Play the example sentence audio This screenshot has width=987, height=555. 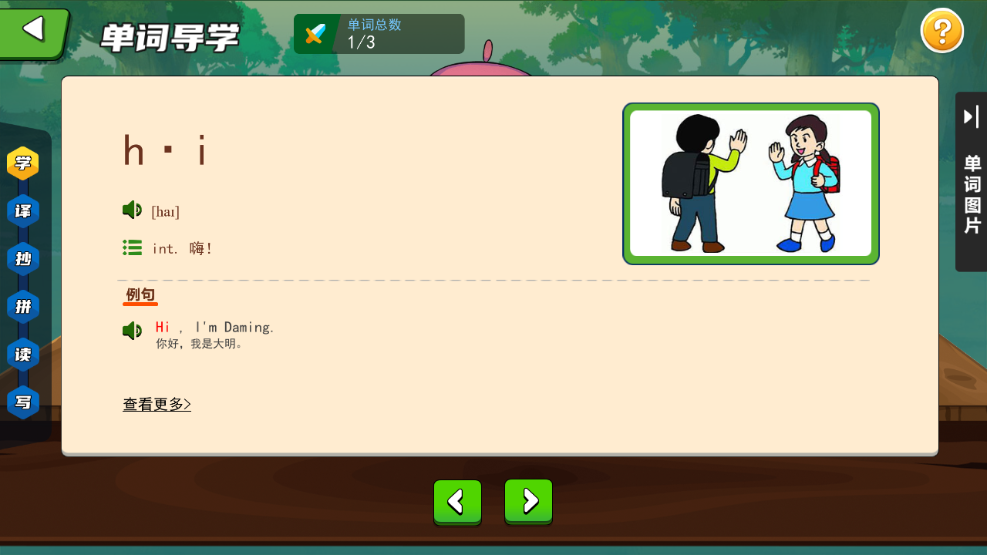pos(132,331)
